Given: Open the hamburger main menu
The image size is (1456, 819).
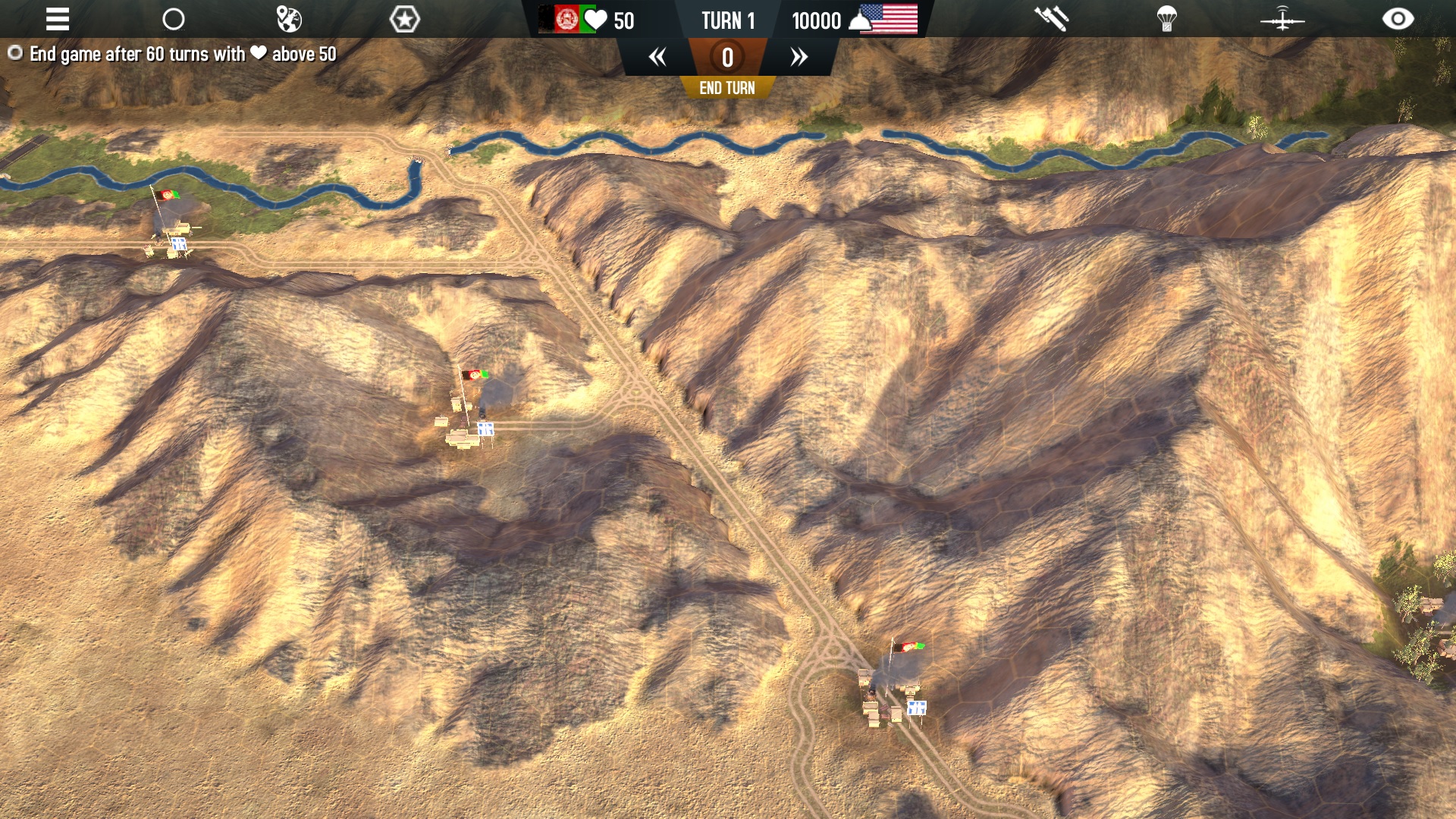Looking at the screenshot, I should pos(58,19).
